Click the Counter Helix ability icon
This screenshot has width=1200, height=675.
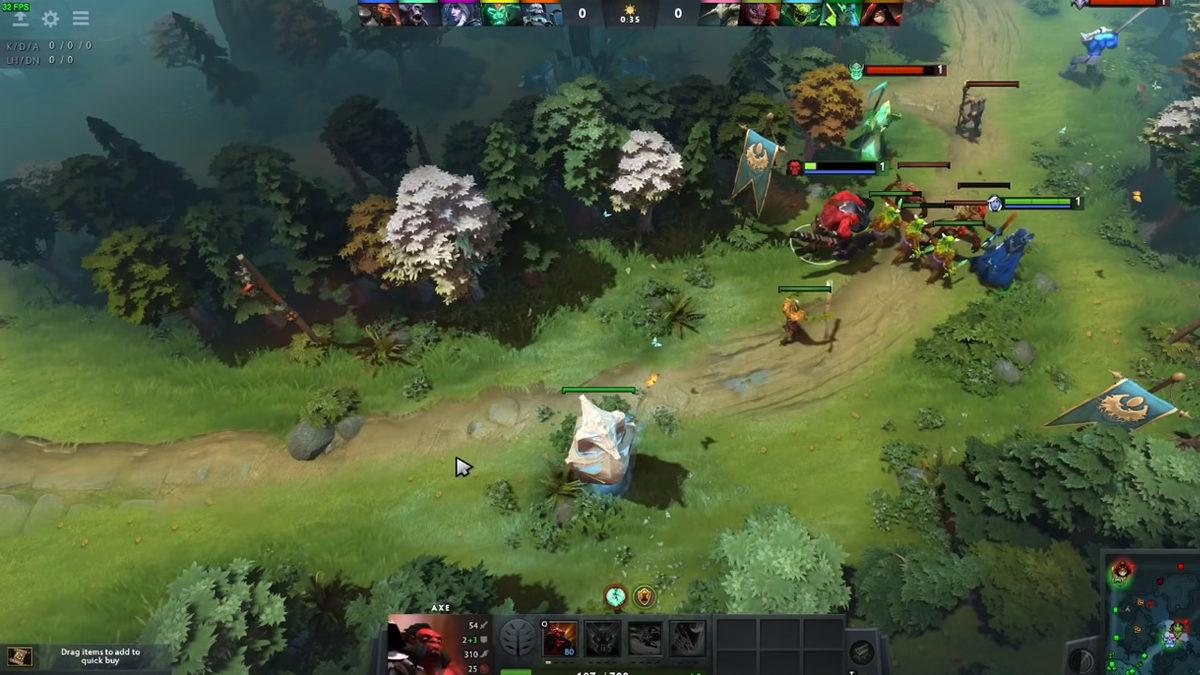tap(645, 639)
